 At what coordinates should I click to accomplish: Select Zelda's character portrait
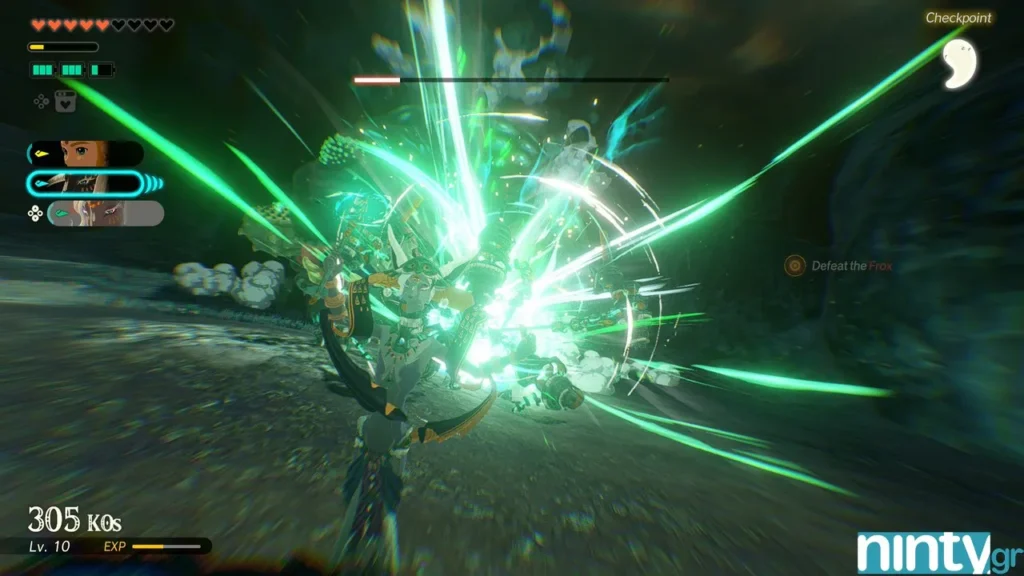click(86, 153)
